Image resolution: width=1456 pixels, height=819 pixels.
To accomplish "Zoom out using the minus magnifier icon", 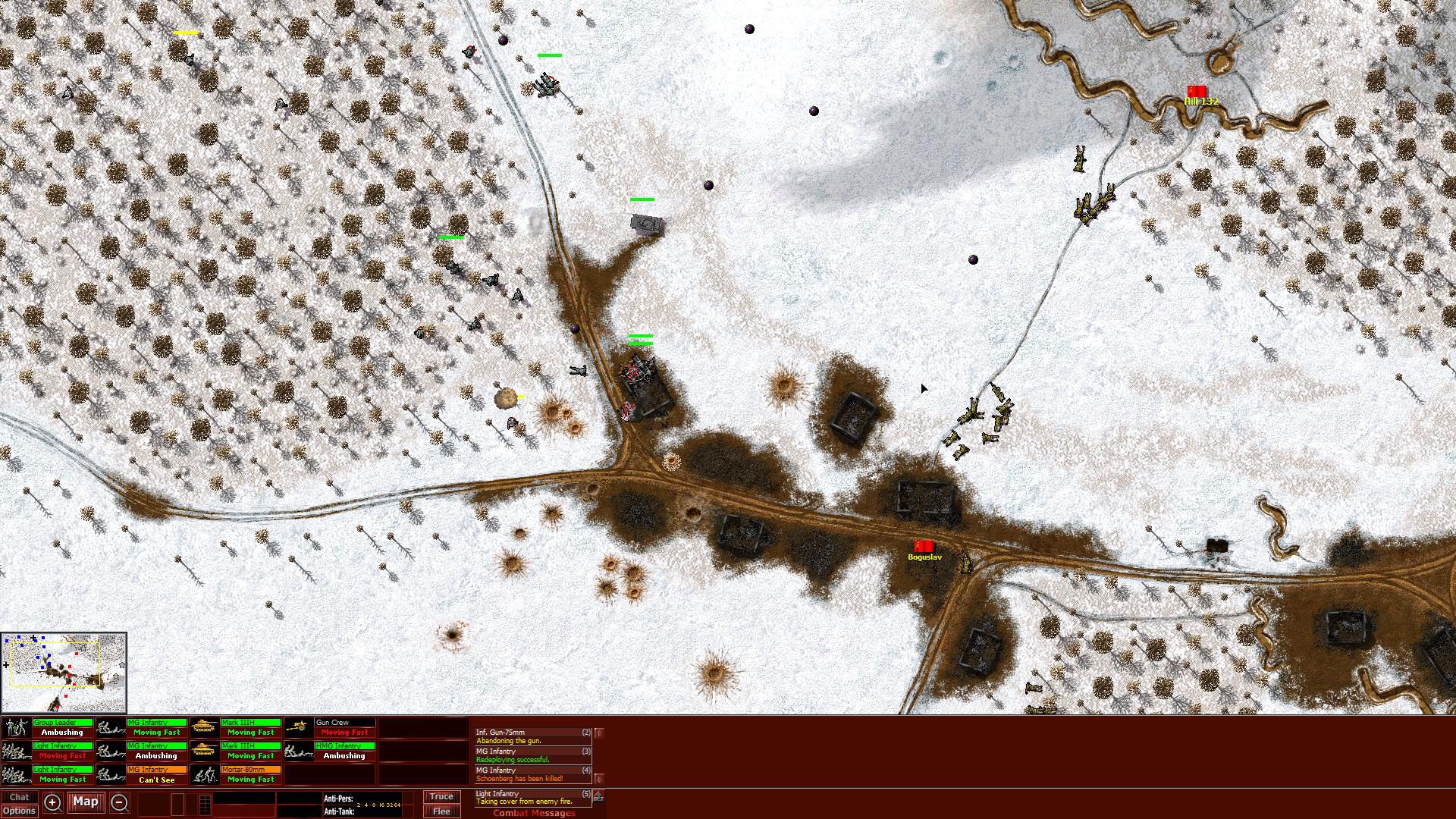I will [x=120, y=802].
